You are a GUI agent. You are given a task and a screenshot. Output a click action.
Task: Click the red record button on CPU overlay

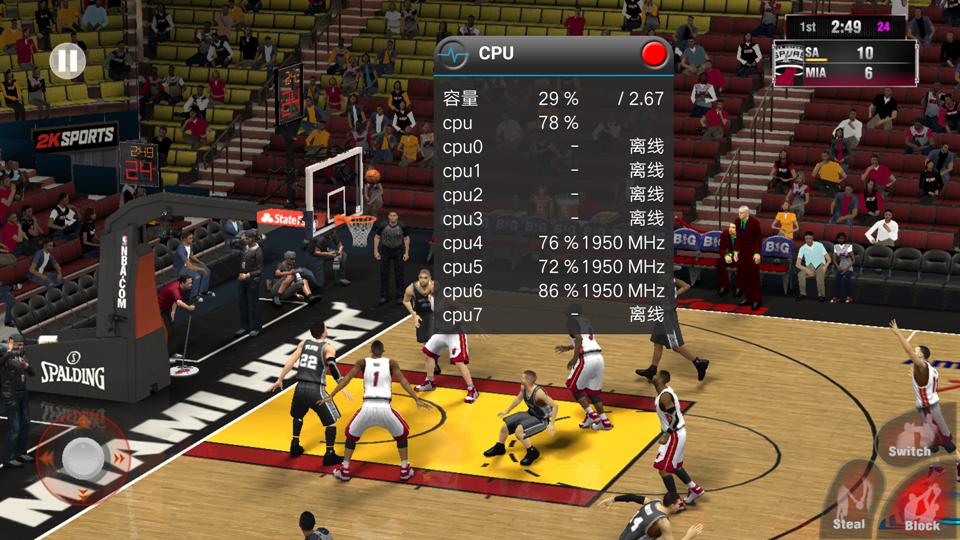pos(655,54)
